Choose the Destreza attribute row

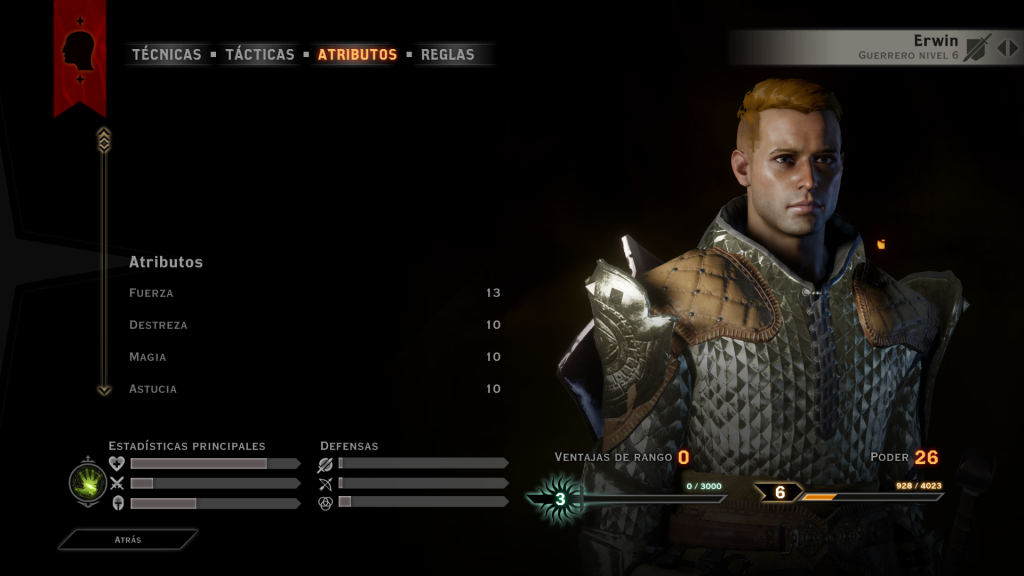(314, 325)
